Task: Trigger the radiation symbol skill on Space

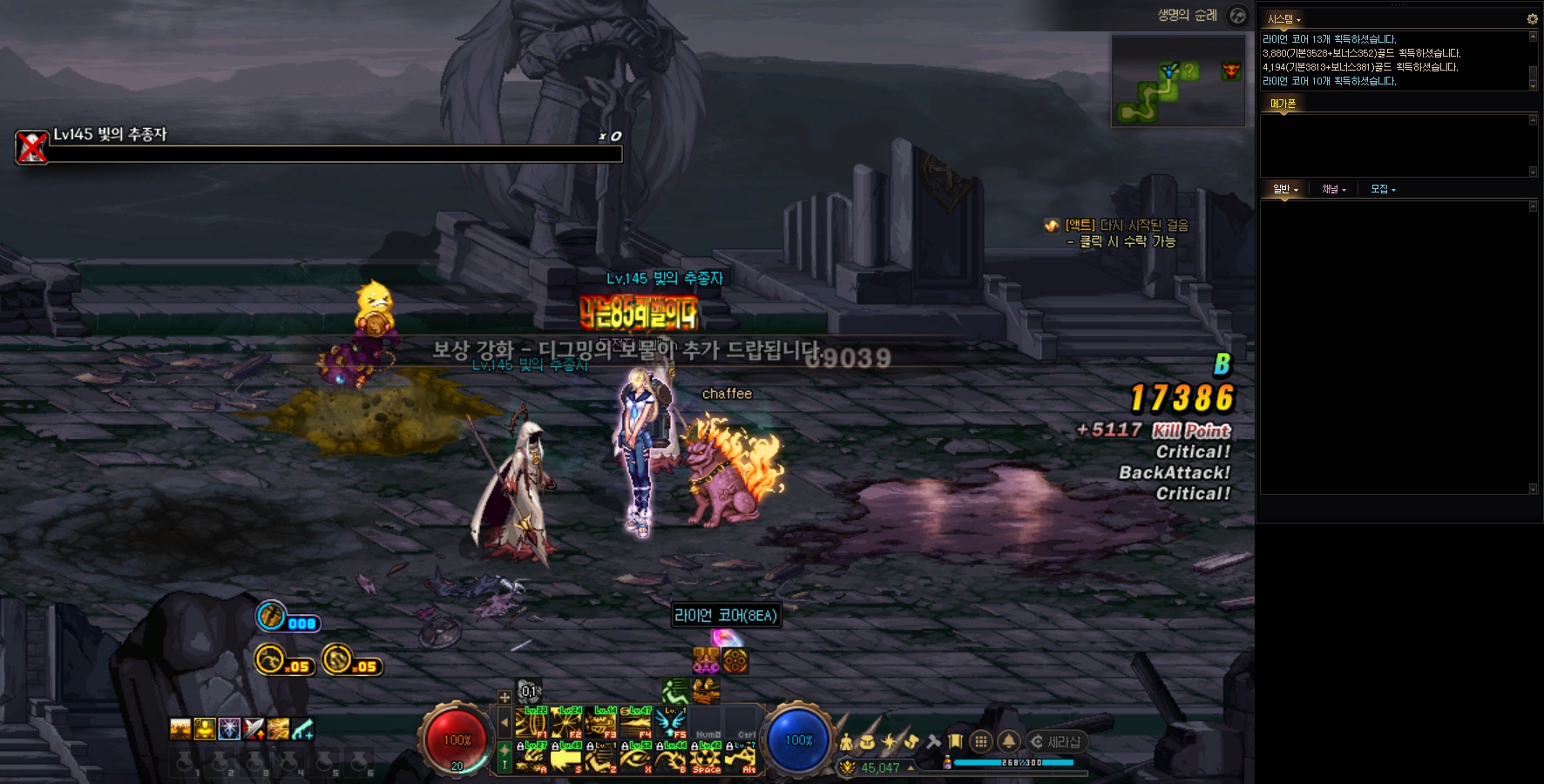Action: [706, 759]
